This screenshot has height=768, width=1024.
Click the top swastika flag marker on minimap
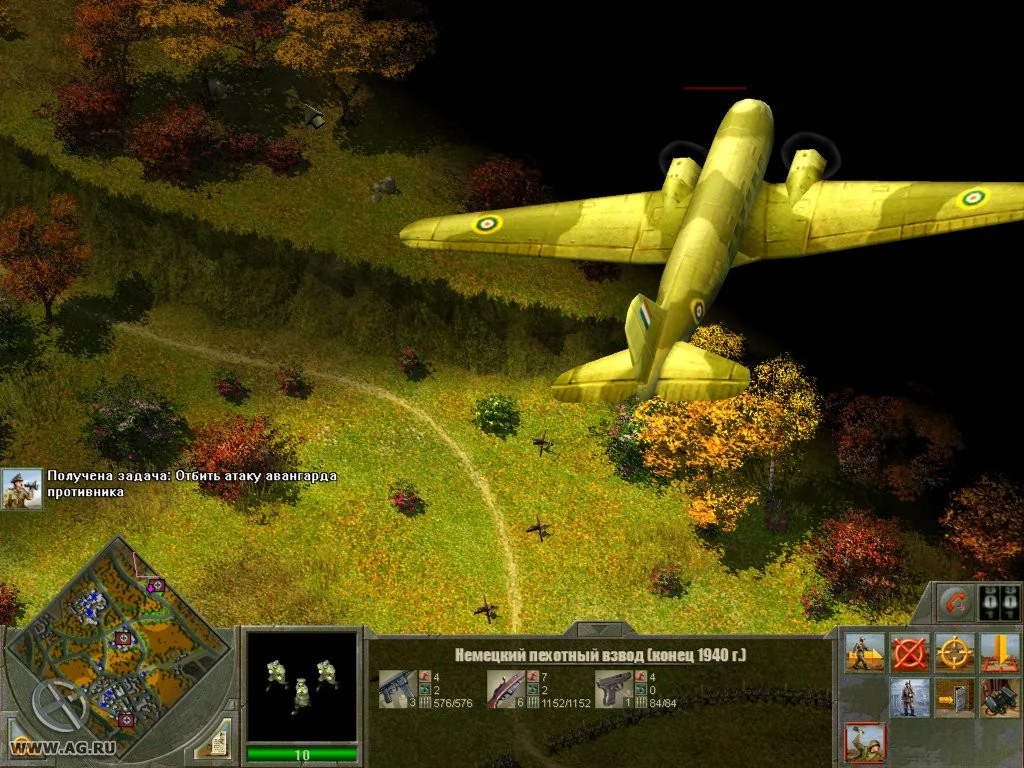(x=155, y=585)
